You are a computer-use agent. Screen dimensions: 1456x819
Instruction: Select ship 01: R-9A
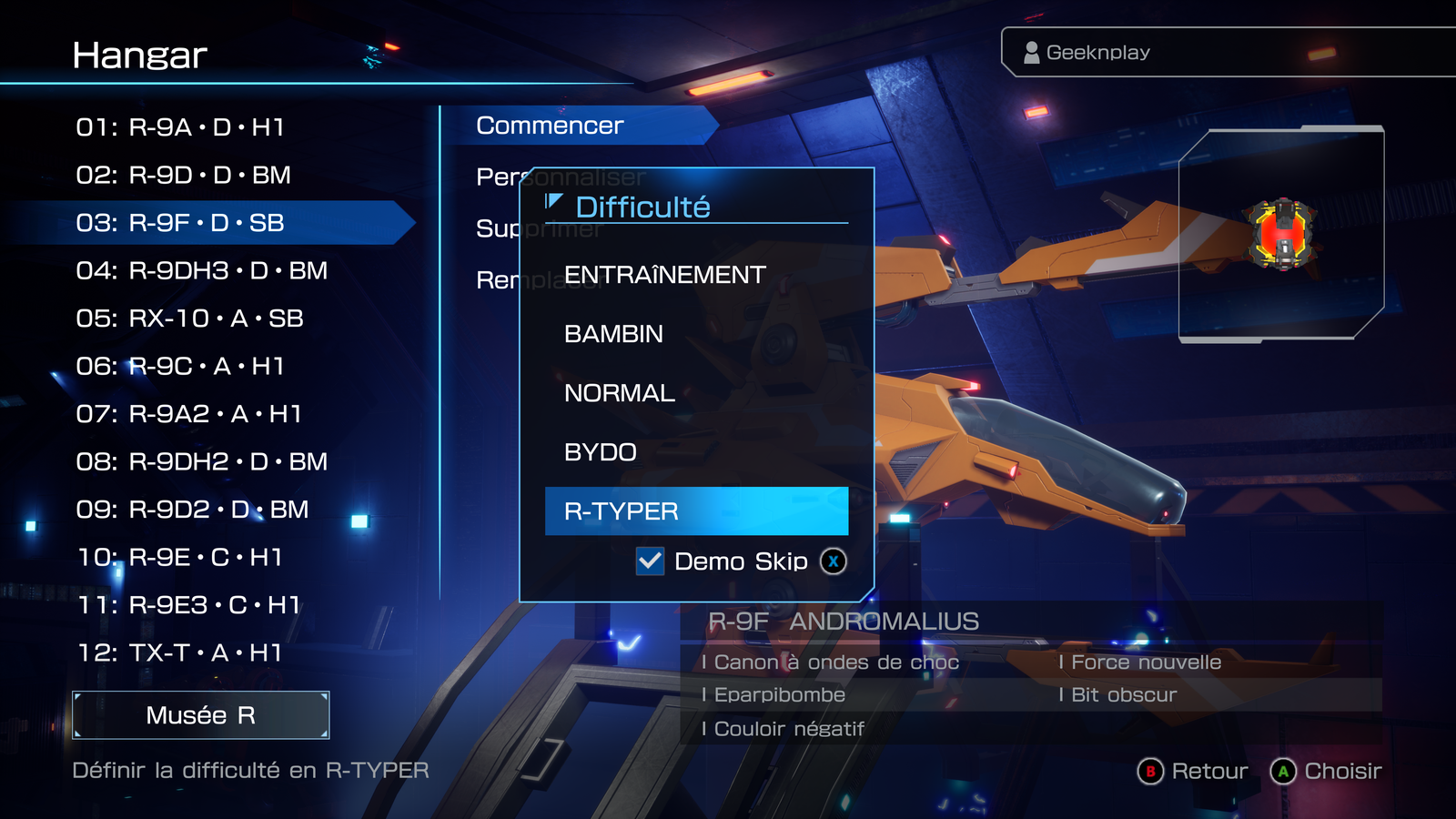tap(180, 127)
